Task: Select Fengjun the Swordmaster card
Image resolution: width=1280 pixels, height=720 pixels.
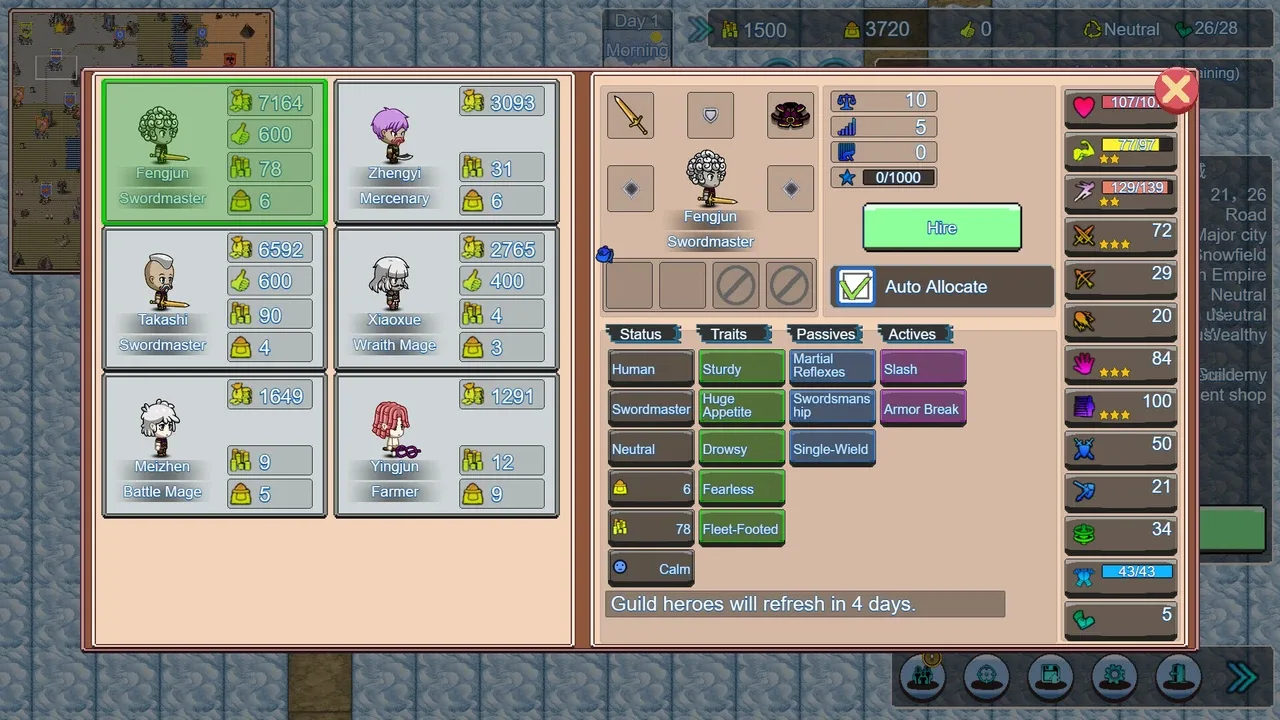Action: tap(214, 152)
